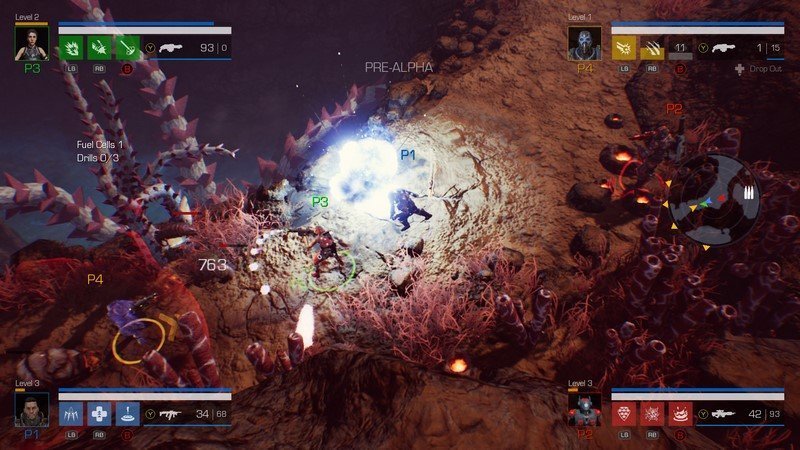Open the circular radar minimap

[714, 200]
